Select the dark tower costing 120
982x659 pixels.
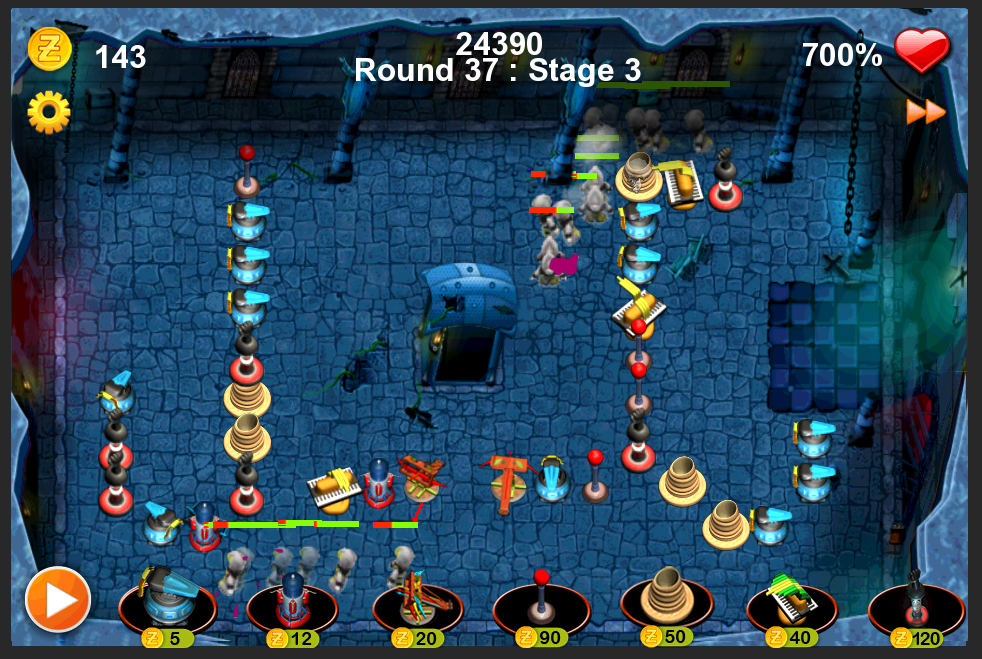click(915, 600)
